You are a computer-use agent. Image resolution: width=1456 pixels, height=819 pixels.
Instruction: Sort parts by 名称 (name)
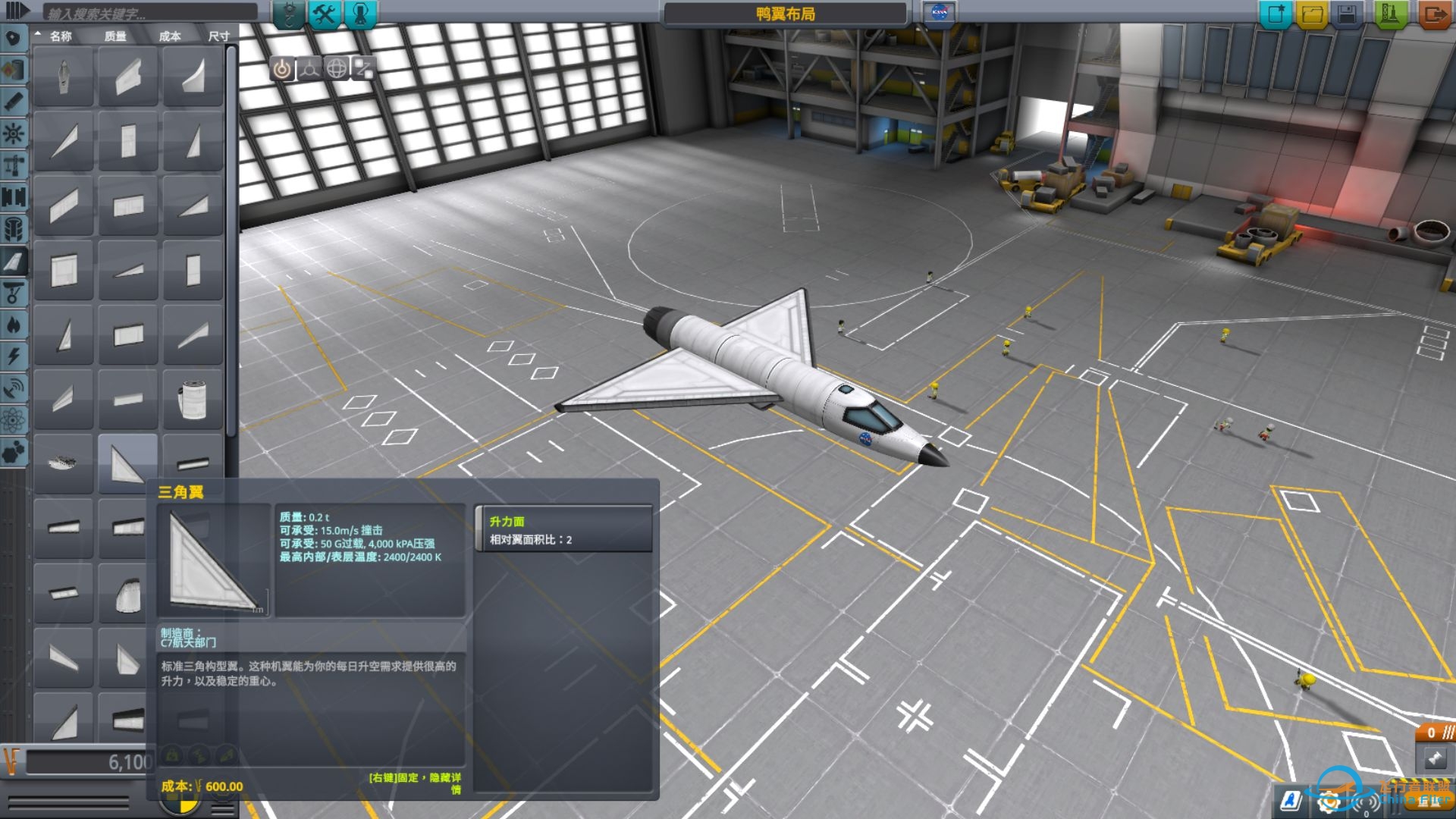[x=61, y=36]
